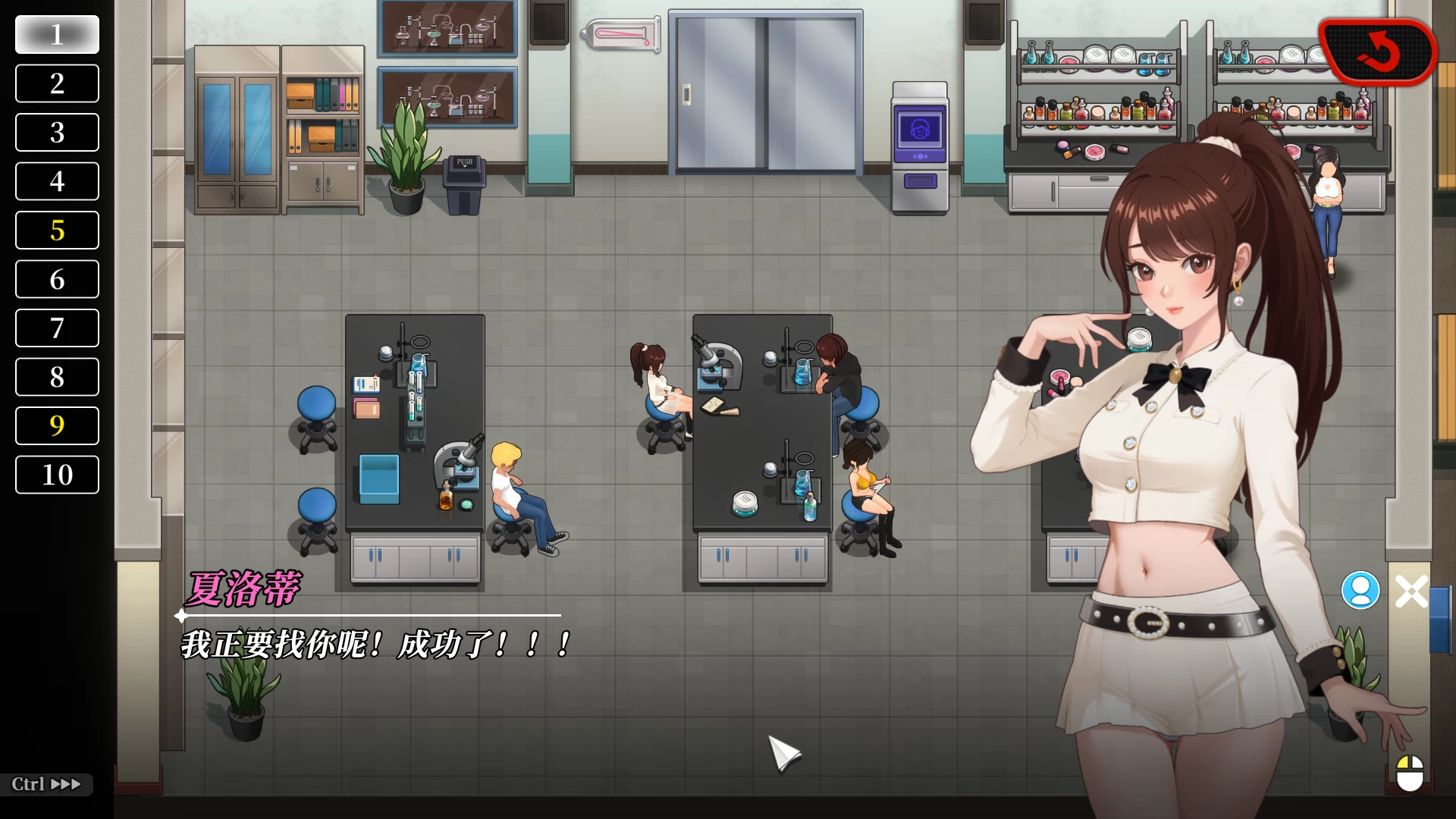Click the red rewind arrow to go back
This screenshot has height=819, width=1456.
[1379, 52]
